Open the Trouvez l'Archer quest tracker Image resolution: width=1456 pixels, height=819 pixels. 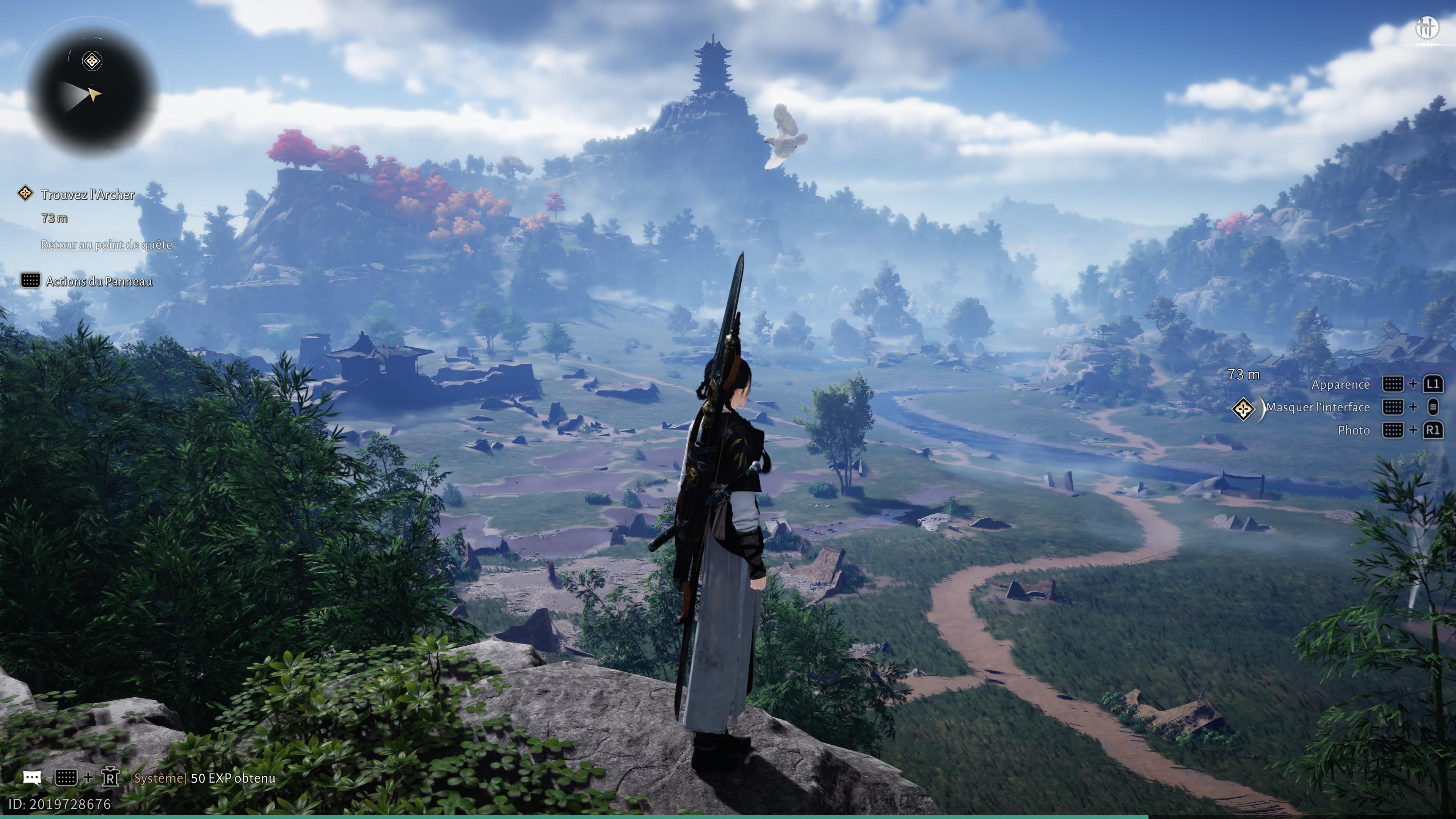(88, 195)
